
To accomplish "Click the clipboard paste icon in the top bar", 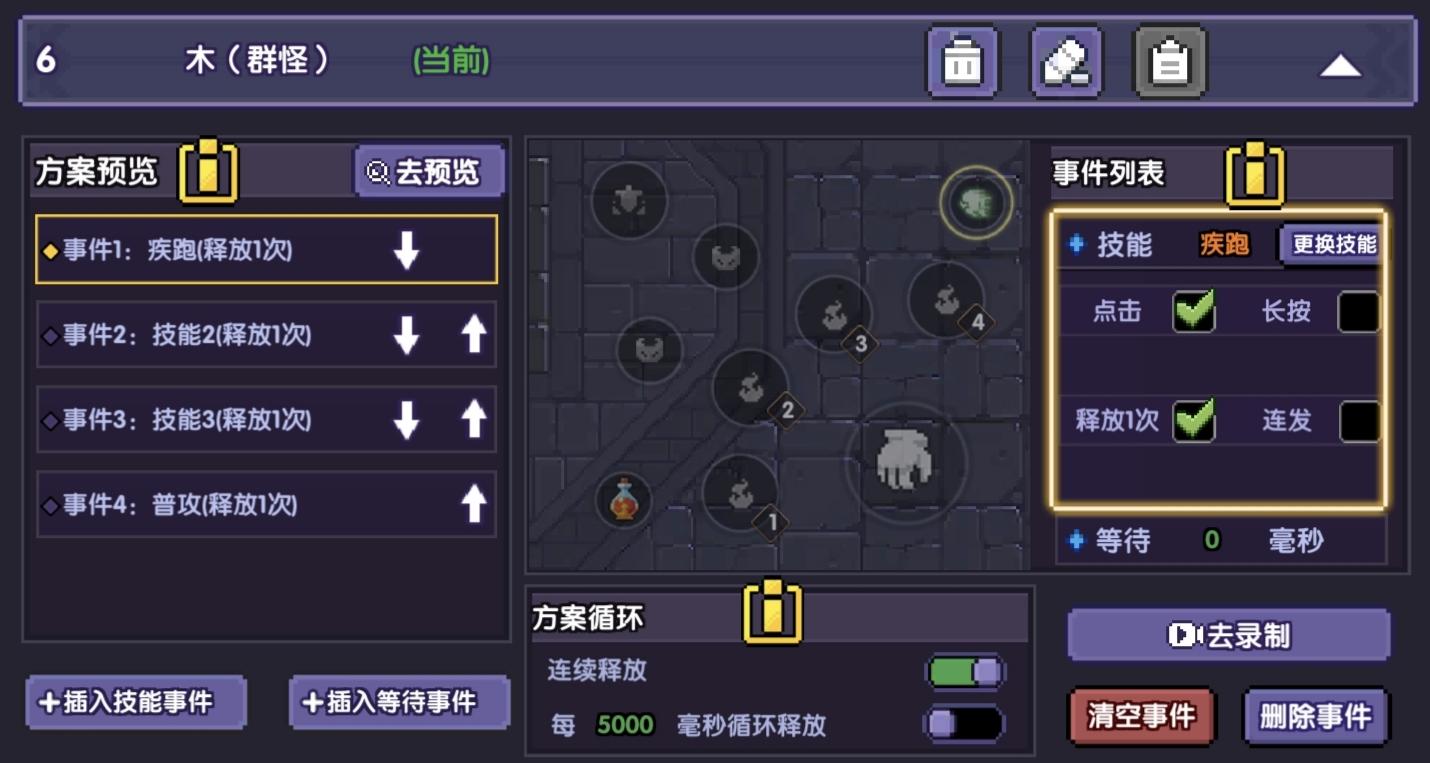I will 1170,61.
